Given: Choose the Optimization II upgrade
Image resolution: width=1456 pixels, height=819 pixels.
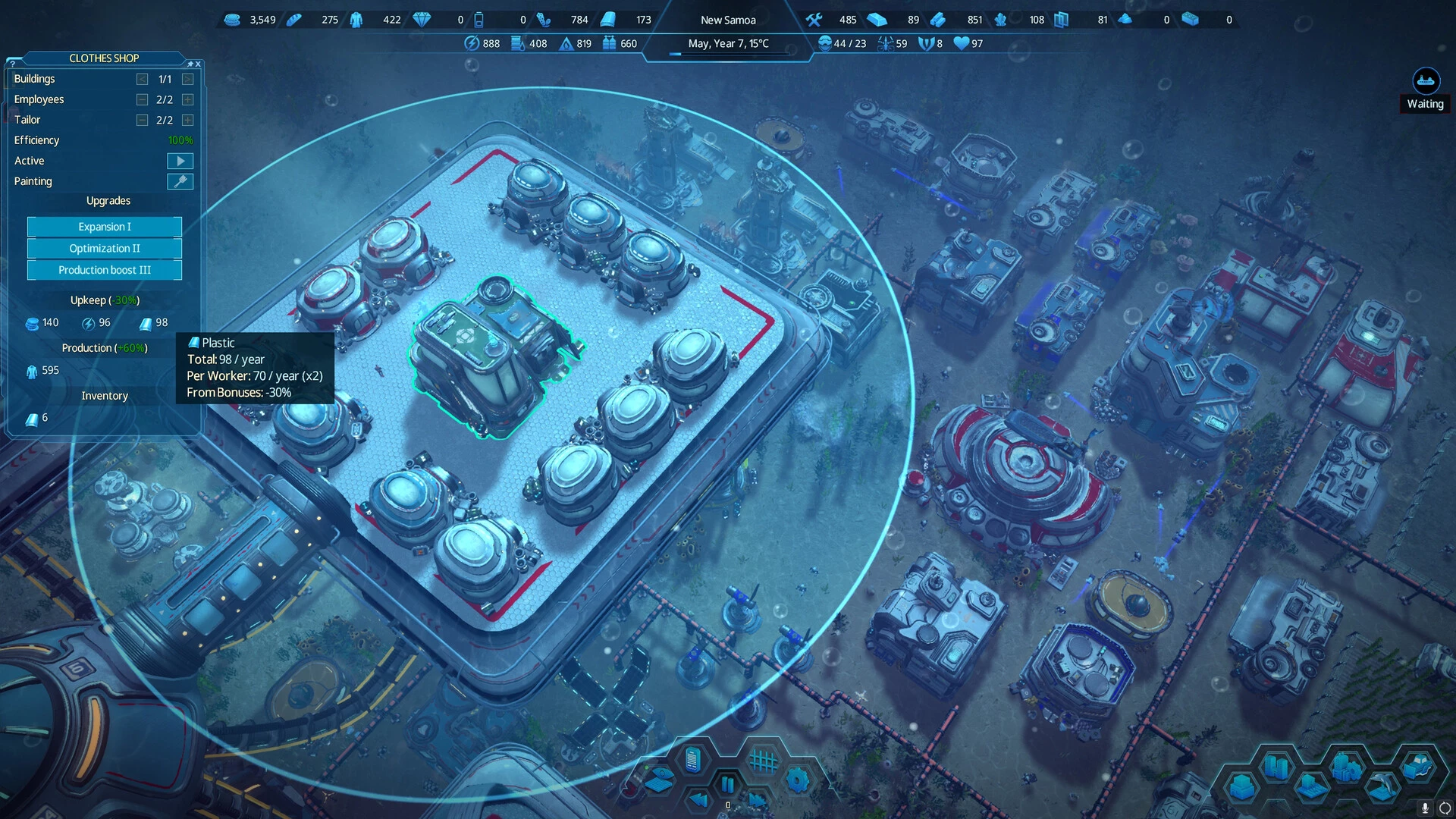Looking at the screenshot, I should [x=105, y=248].
